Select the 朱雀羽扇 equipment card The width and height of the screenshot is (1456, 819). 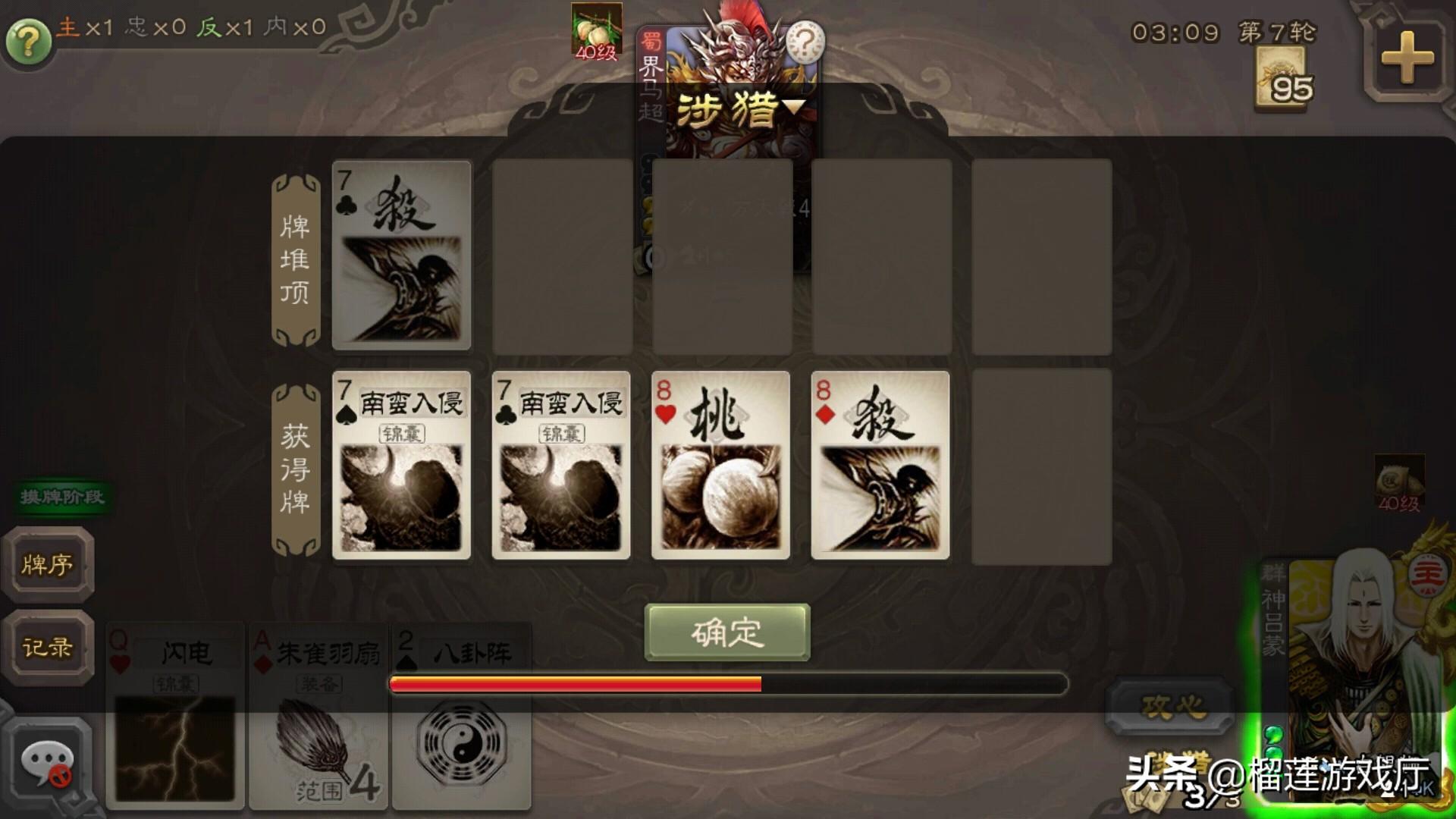[x=319, y=717]
